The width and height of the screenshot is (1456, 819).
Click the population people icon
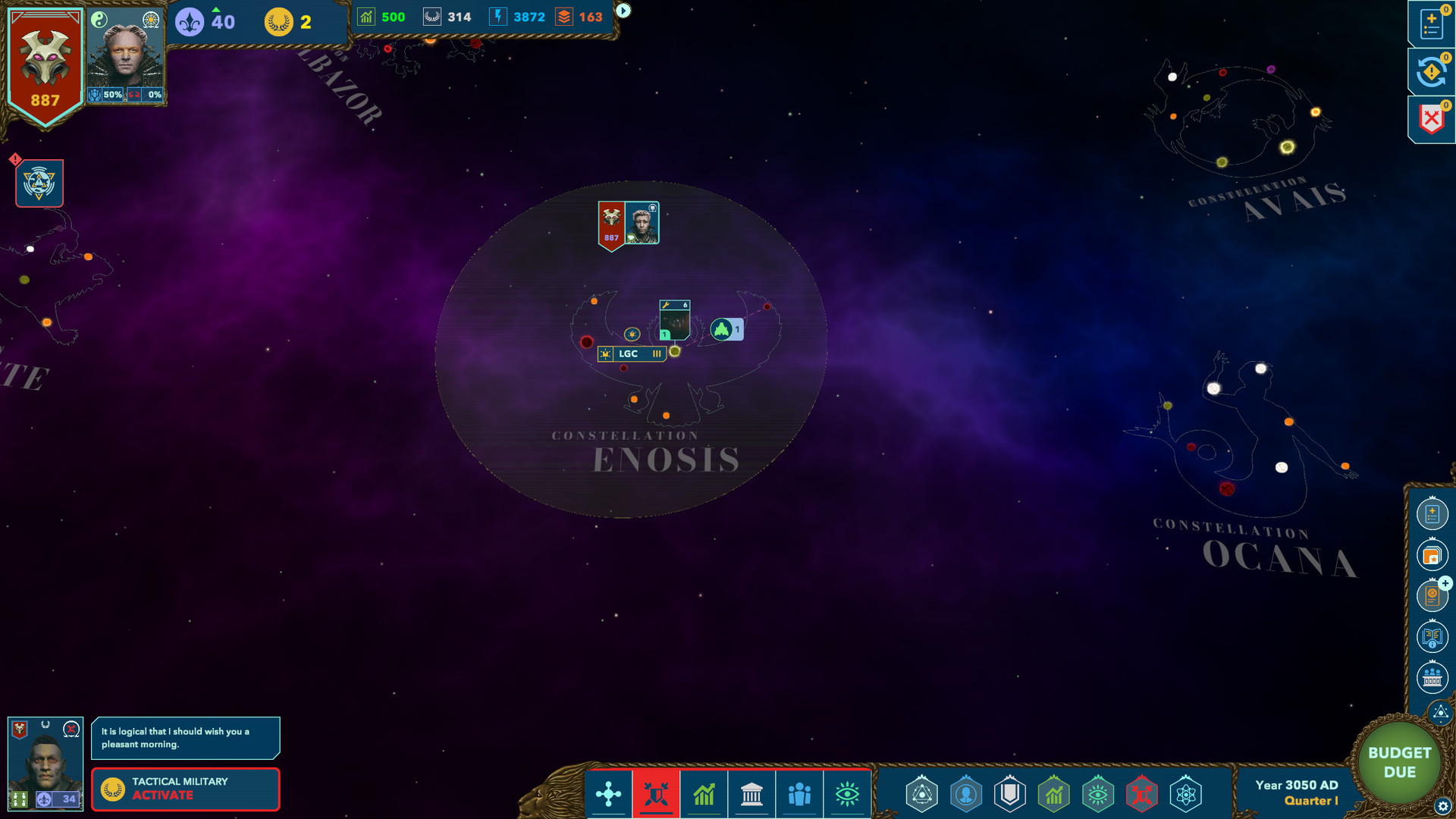pos(799,794)
